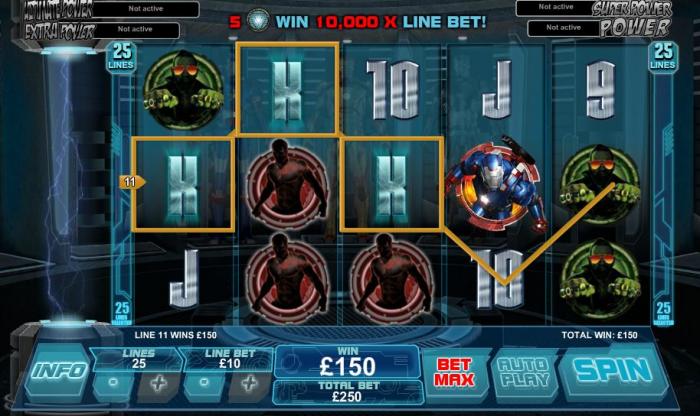Screen dimensions: 700x416
Task: Select the line 11 marker
Action: [130, 182]
